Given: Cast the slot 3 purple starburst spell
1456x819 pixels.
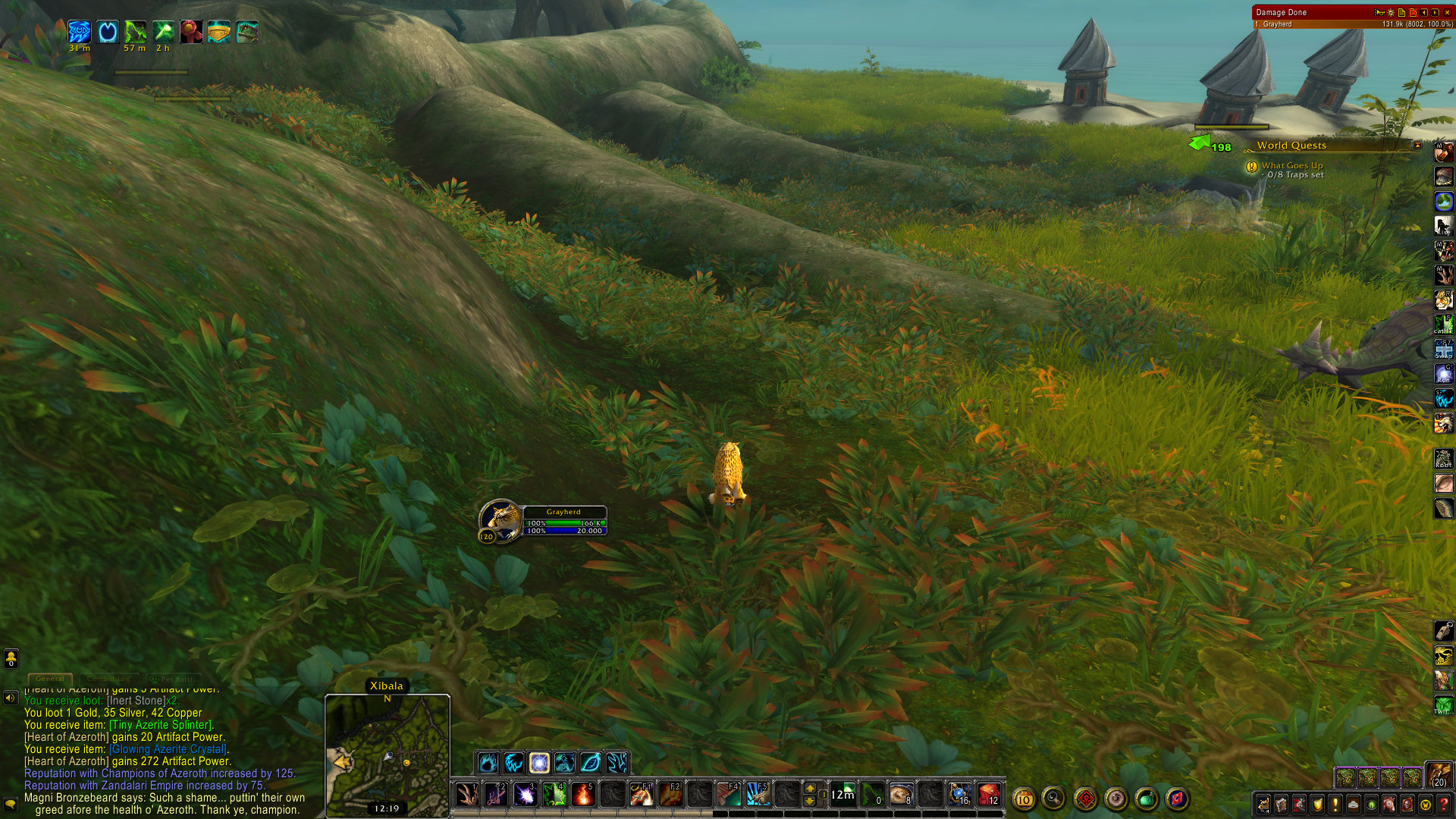Looking at the screenshot, I should 525,794.
